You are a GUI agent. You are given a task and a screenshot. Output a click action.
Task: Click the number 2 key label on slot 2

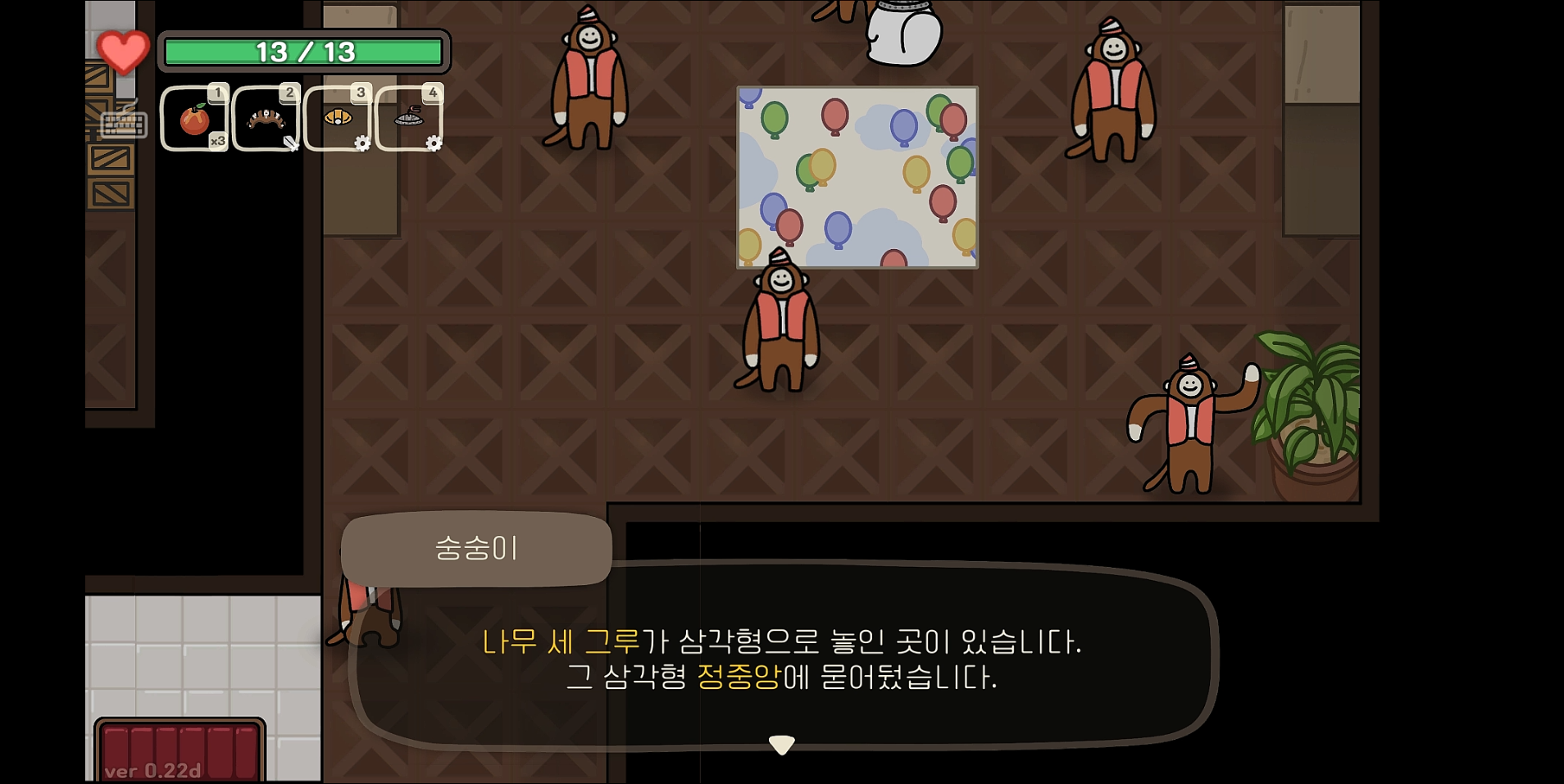[289, 93]
